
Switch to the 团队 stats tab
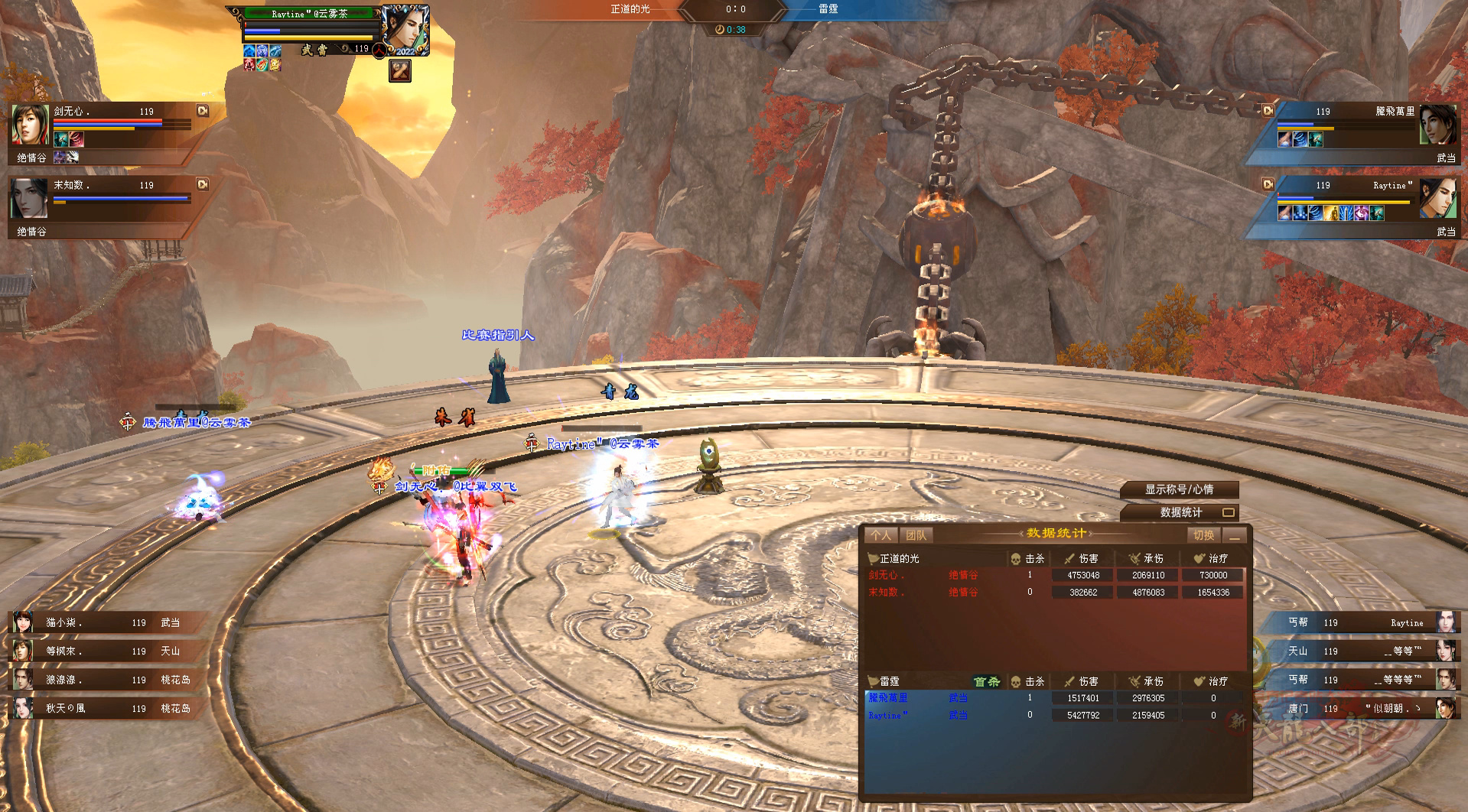pos(916,535)
